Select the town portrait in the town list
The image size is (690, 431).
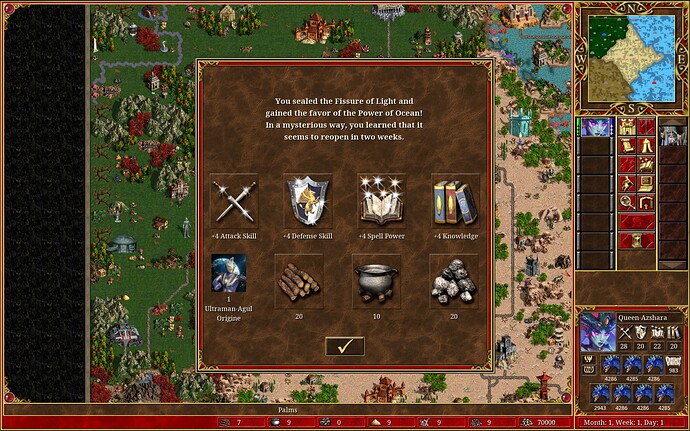pos(673,135)
